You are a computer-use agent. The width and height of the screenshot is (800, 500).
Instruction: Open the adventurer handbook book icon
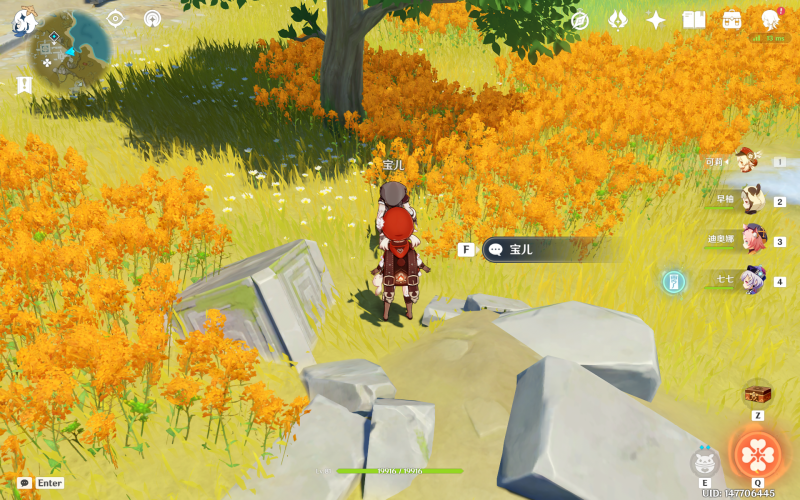[x=694, y=20]
